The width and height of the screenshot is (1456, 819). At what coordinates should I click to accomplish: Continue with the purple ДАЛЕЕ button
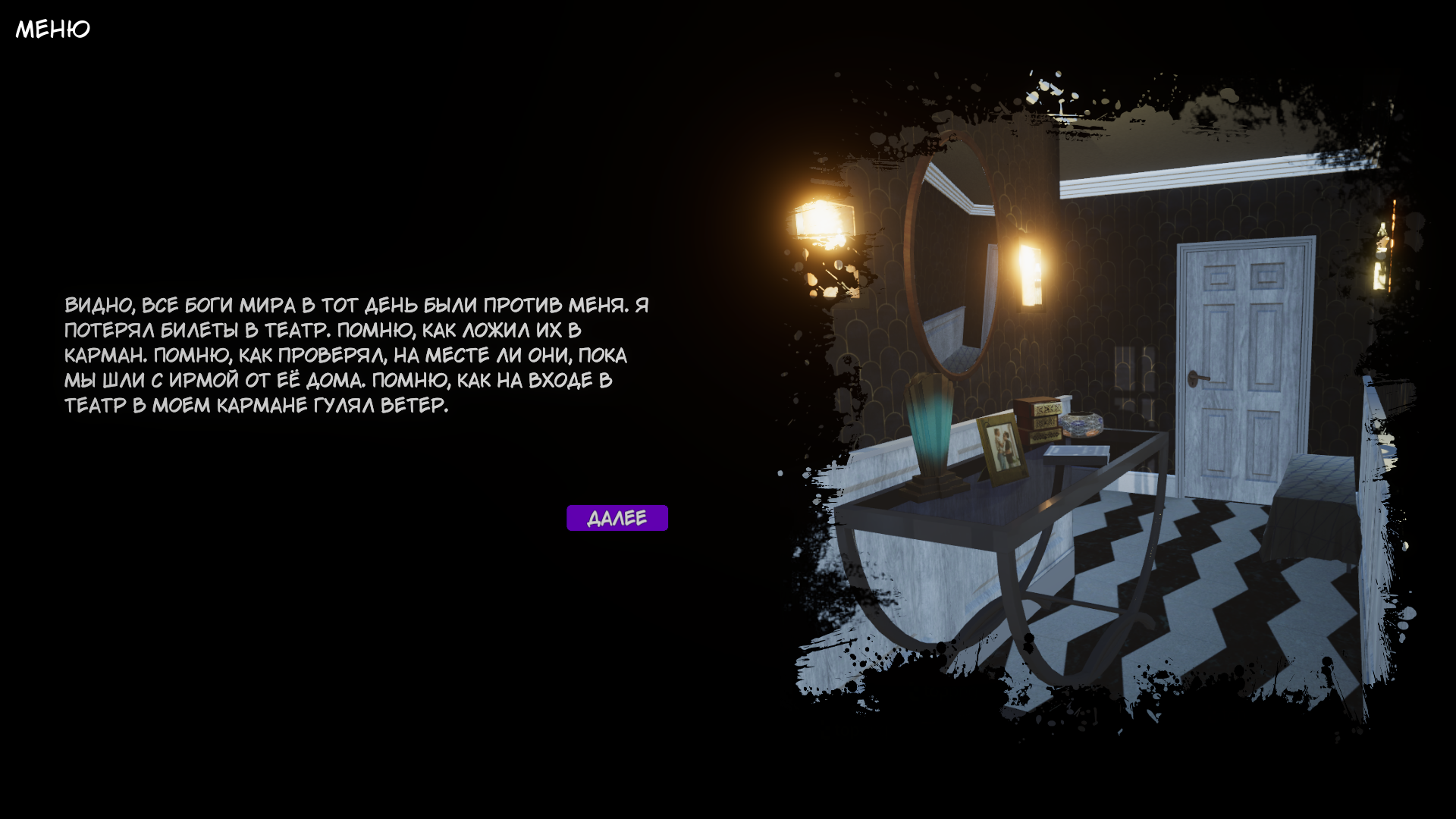click(x=617, y=518)
